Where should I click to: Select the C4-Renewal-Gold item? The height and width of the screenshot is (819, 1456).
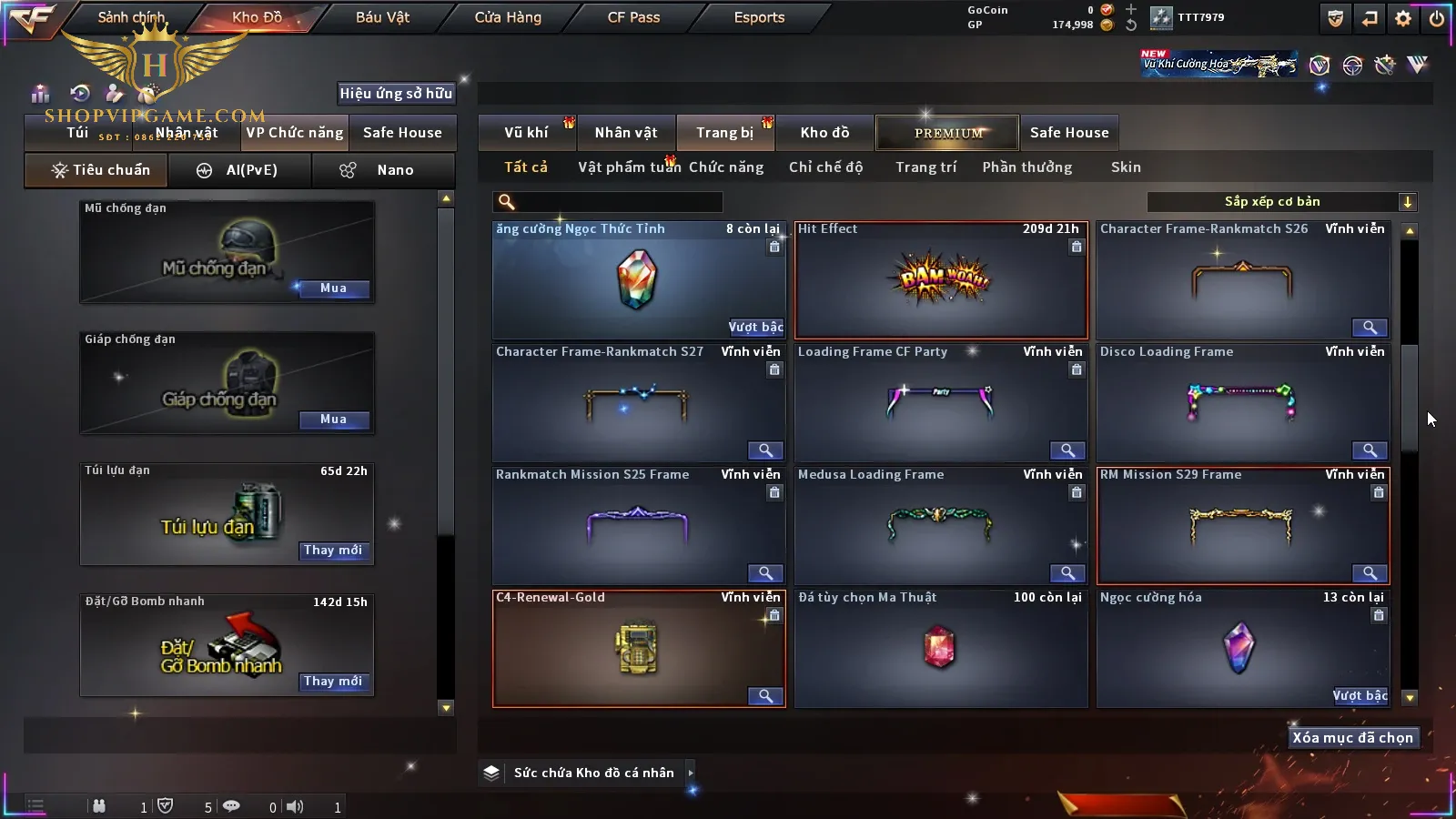click(638, 648)
